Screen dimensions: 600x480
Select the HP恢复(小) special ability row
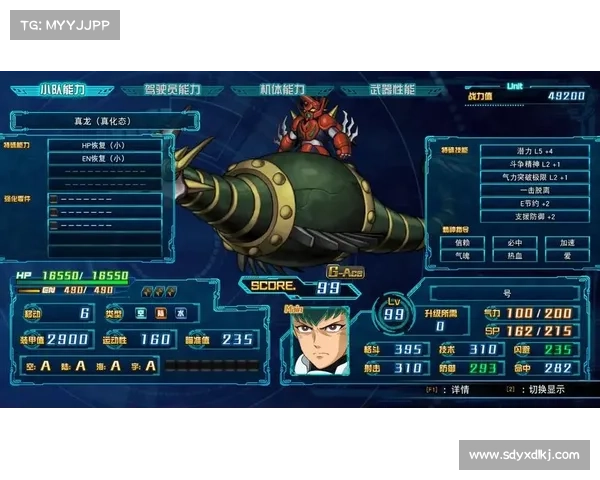click(103, 145)
